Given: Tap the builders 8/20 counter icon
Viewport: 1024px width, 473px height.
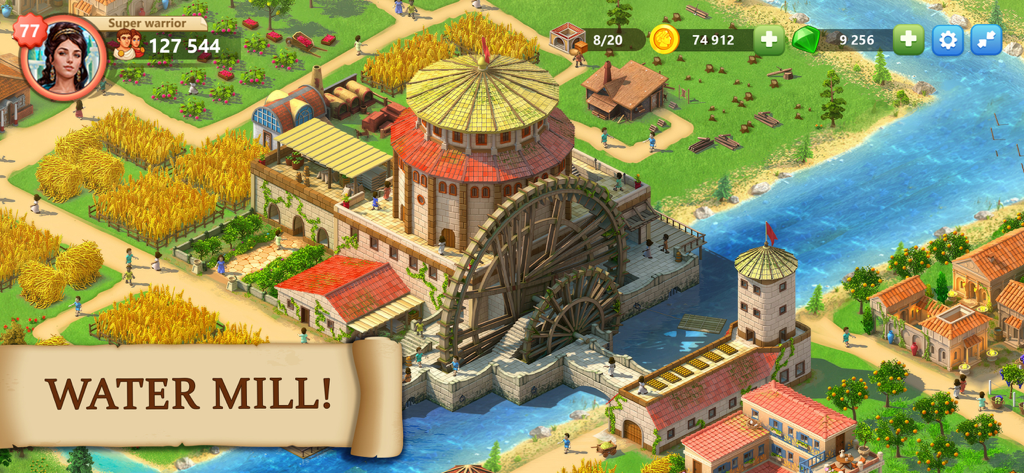Looking at the screenshot, I should tap(569, 39).
